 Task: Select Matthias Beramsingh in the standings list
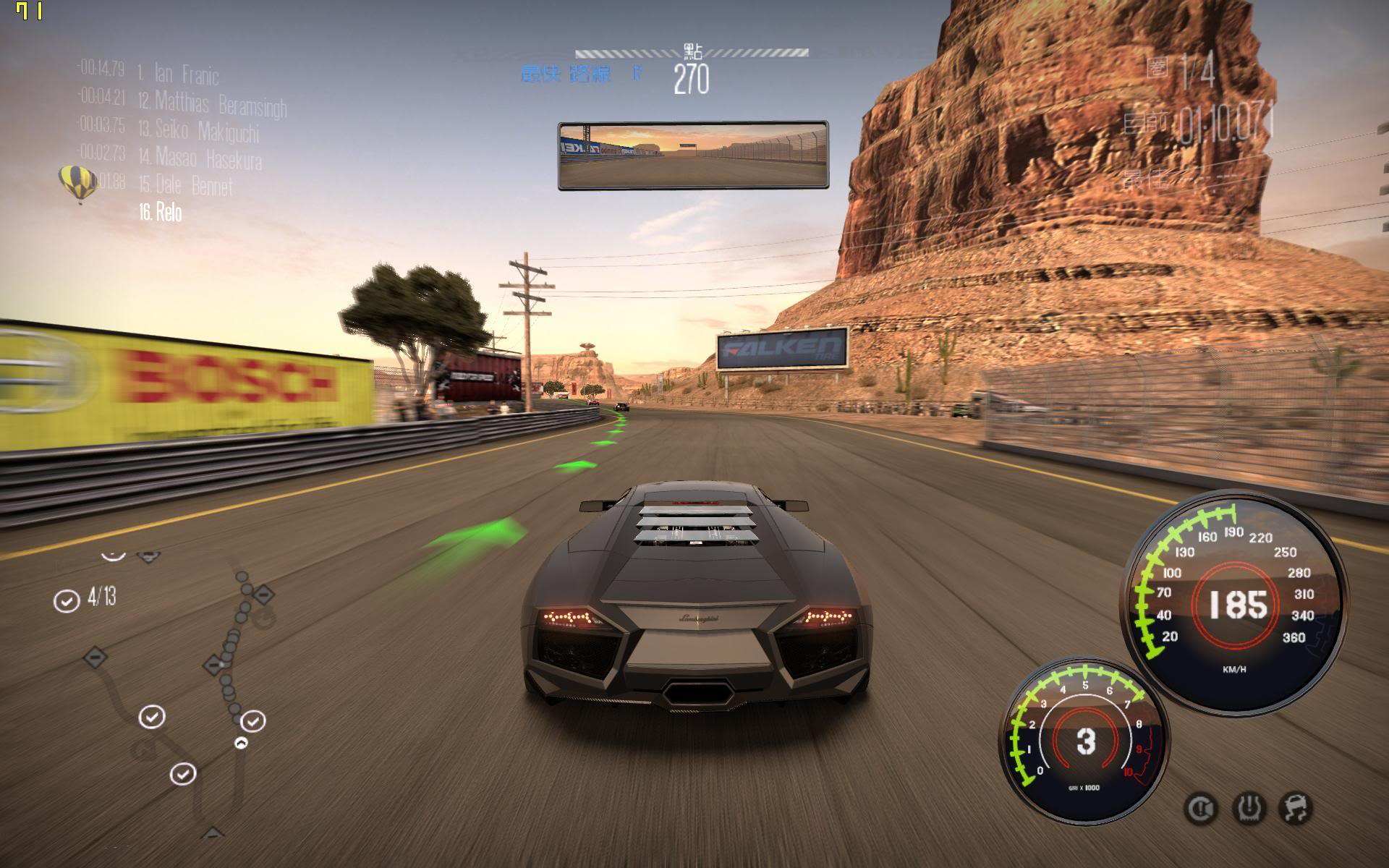point(220,103)
